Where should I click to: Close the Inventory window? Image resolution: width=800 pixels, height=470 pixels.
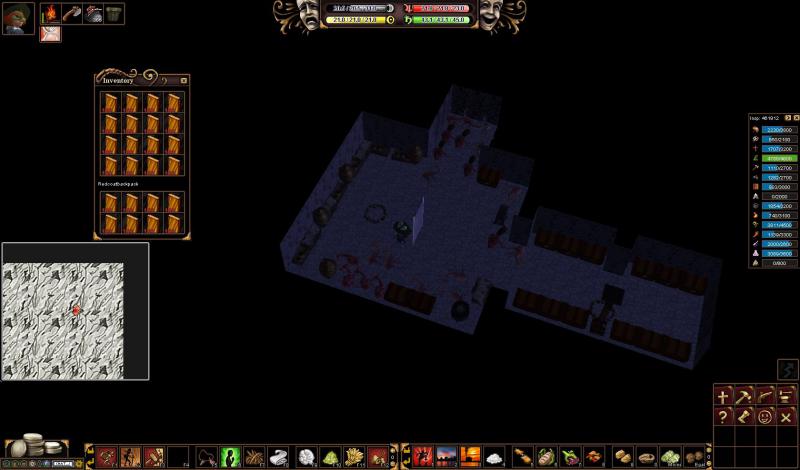(184, 80)
